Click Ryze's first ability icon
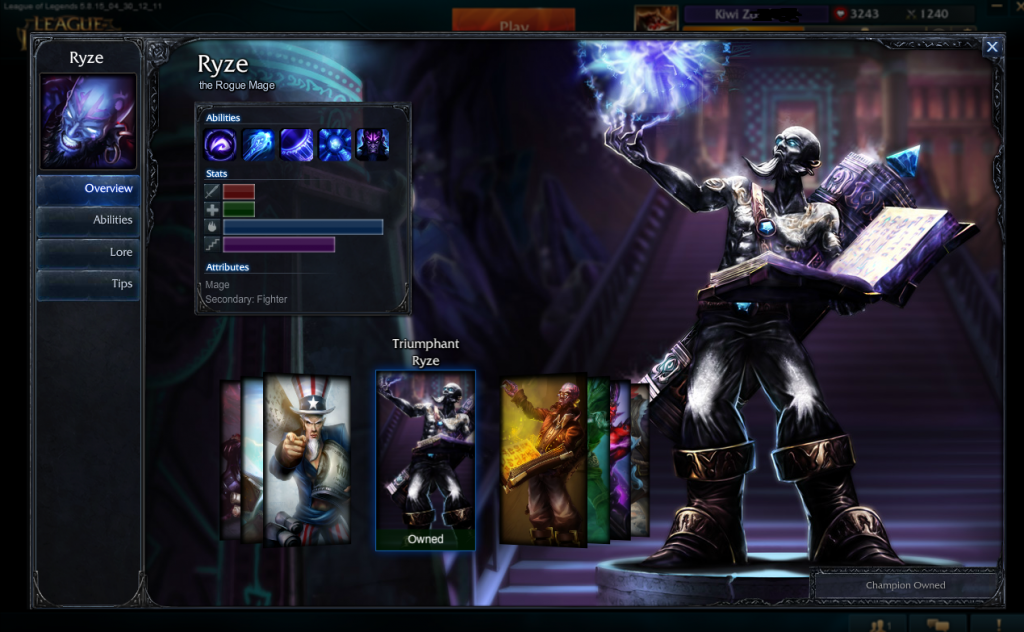The width and height of the screenshot is (1024, 632). click(220, 145)
